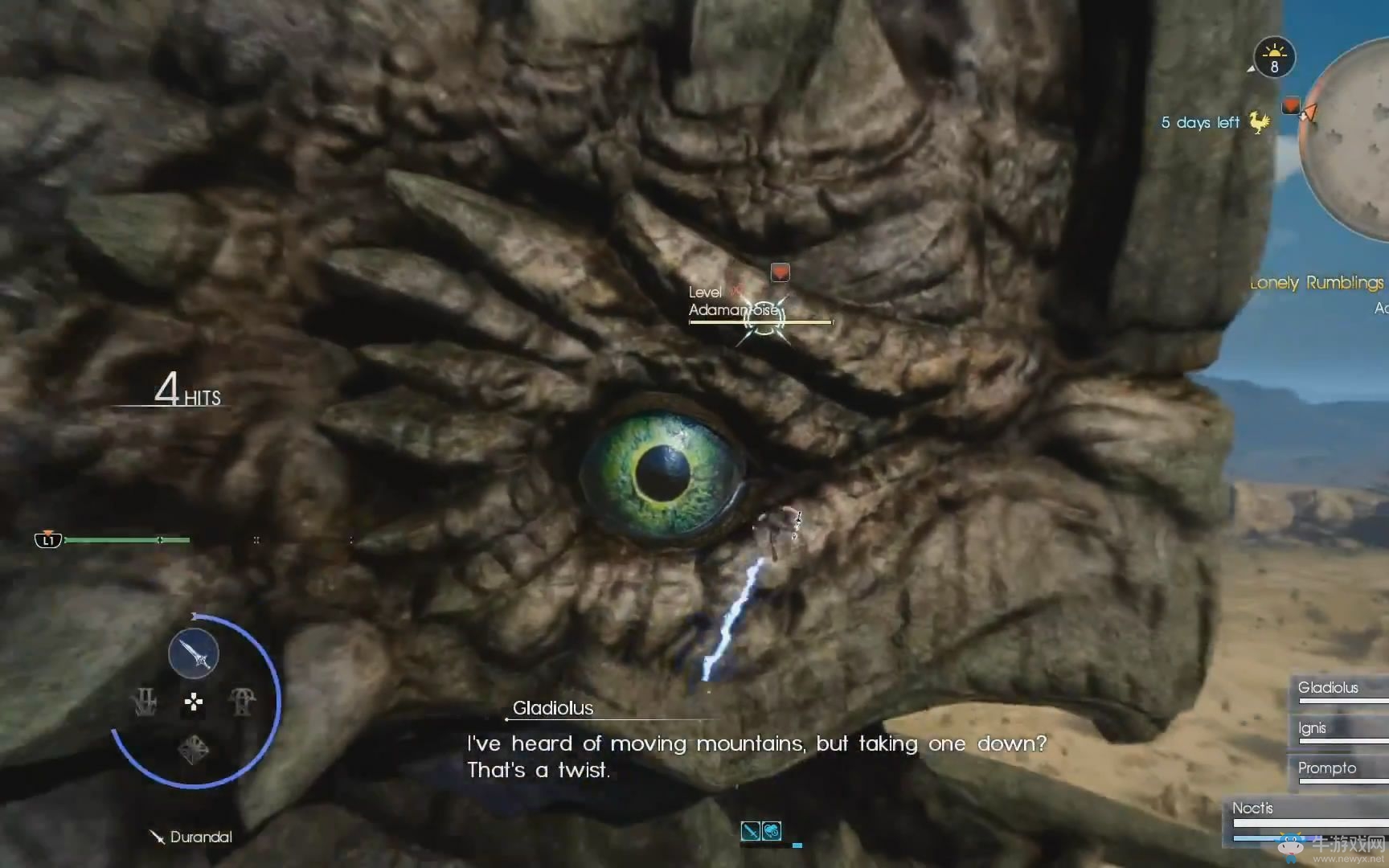Open the Lonely Rumblings quest tracker
The image size is (1389, 868).
click(x=1316, y=283)
